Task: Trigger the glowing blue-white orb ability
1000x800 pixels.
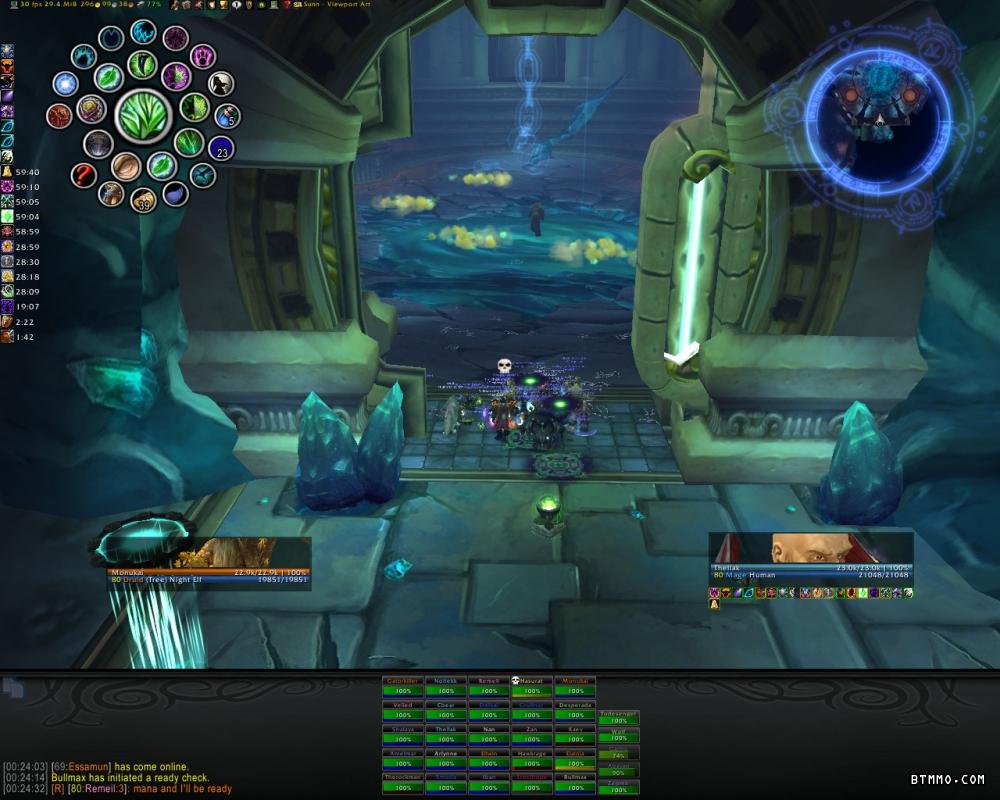Action: [x=66, y=84]
